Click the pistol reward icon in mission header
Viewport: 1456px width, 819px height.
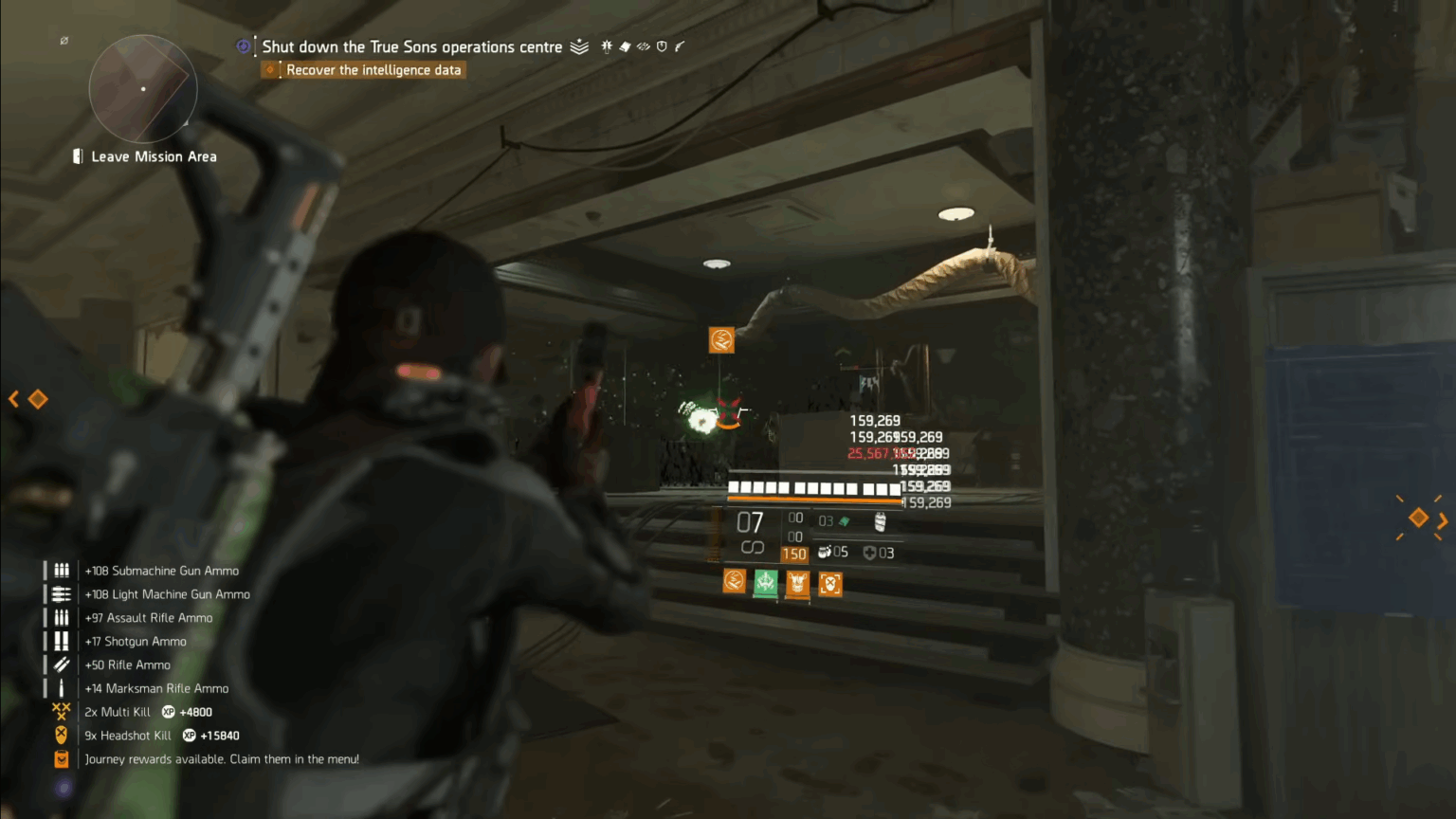pos(680,46)
